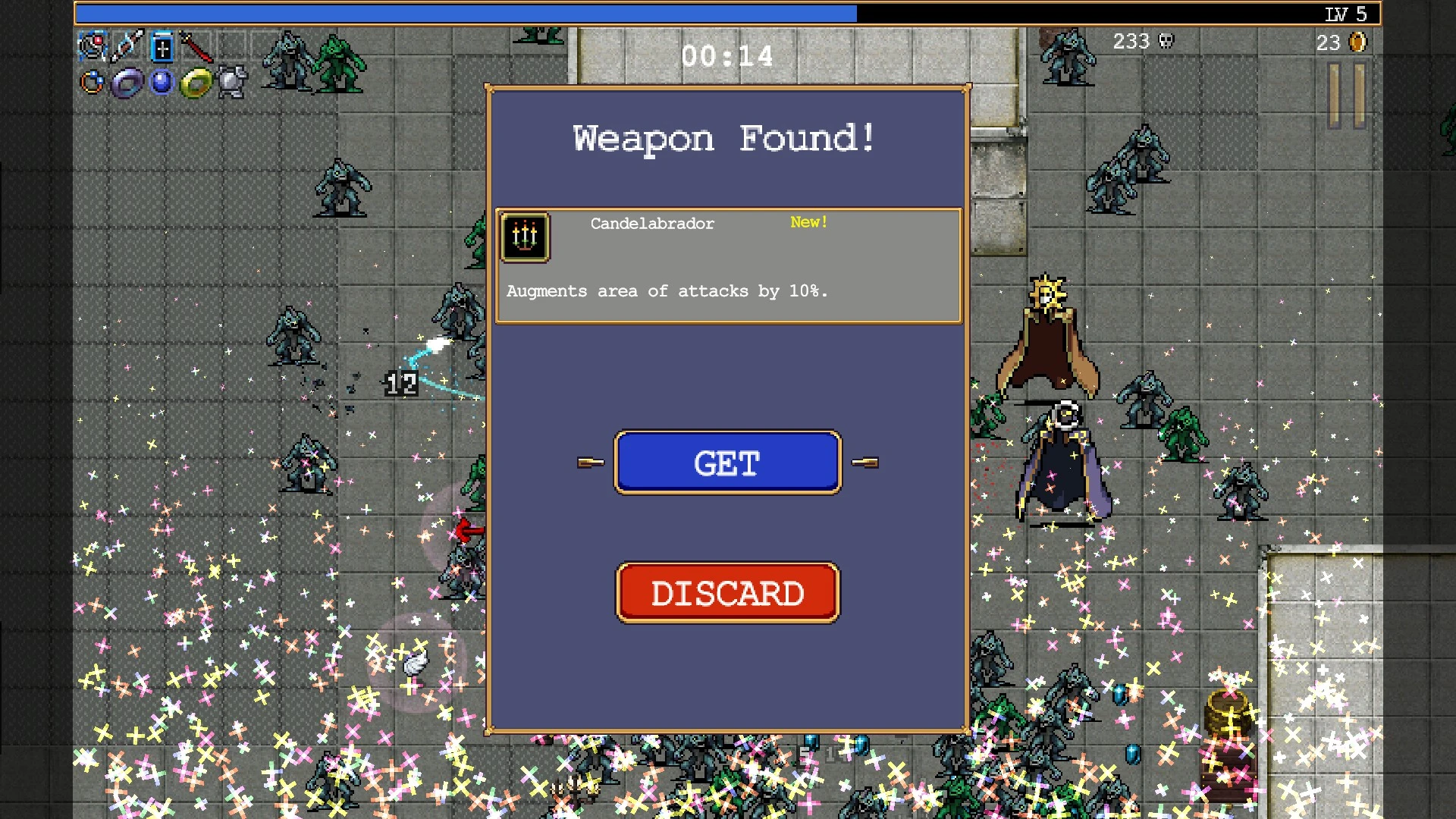This screenshot has width=1456, height=819.
Task: Select the blue-white knife weapon icon
Action: [x=127, y=47]
